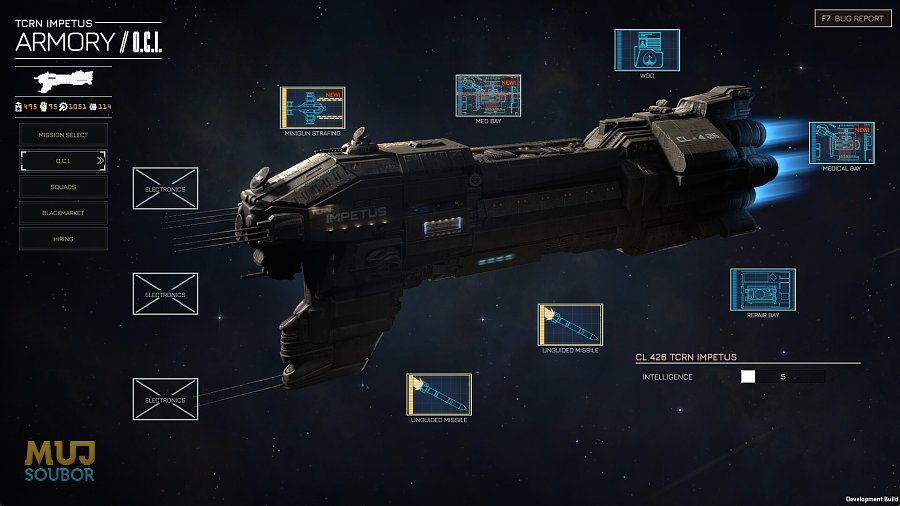Select the O.C.I. menu entry
The height and width of the screenshot is (506, 900).
[x=63, y=160]
